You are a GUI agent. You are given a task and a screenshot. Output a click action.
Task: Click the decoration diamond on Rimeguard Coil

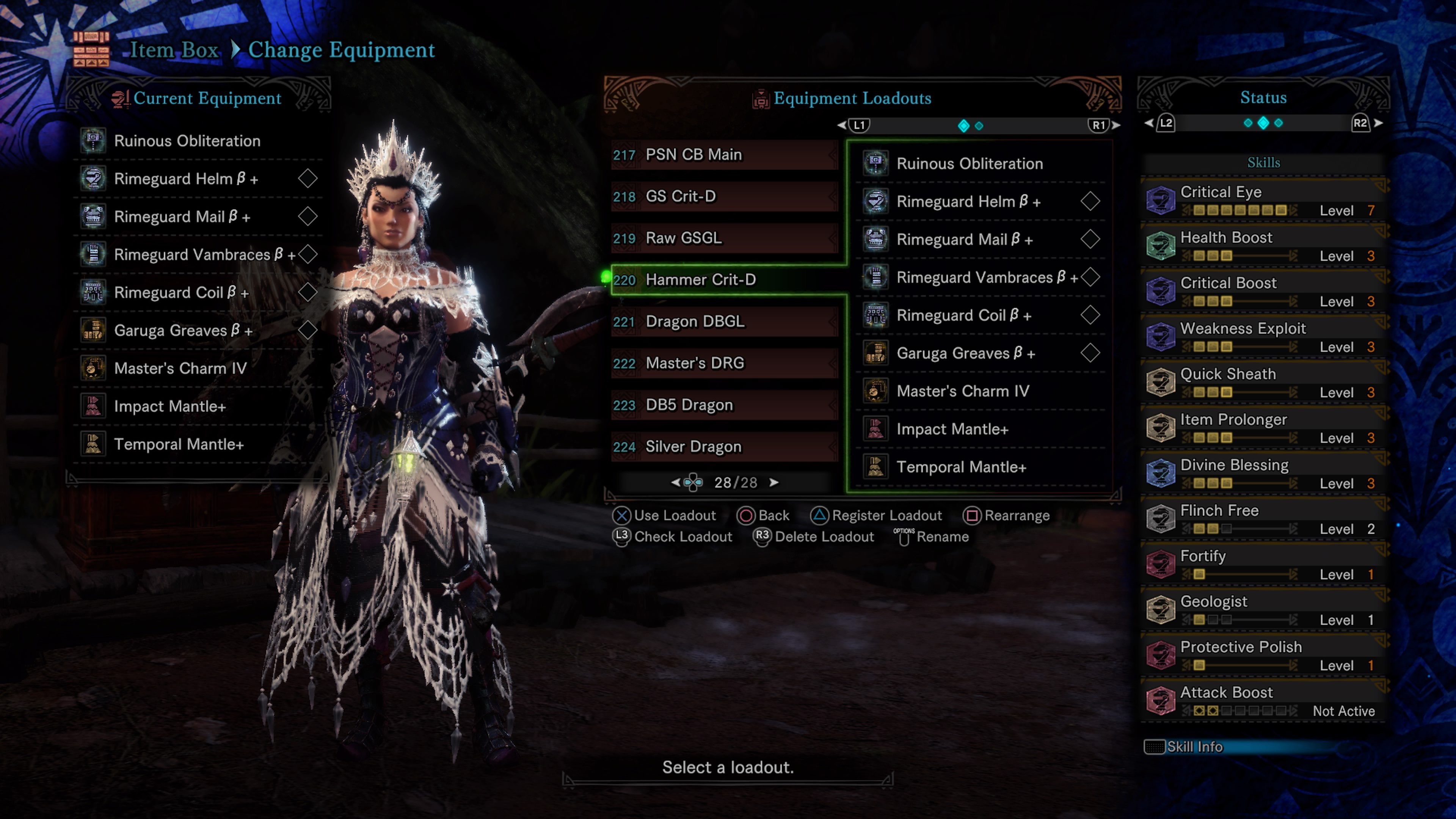point(308,292)
